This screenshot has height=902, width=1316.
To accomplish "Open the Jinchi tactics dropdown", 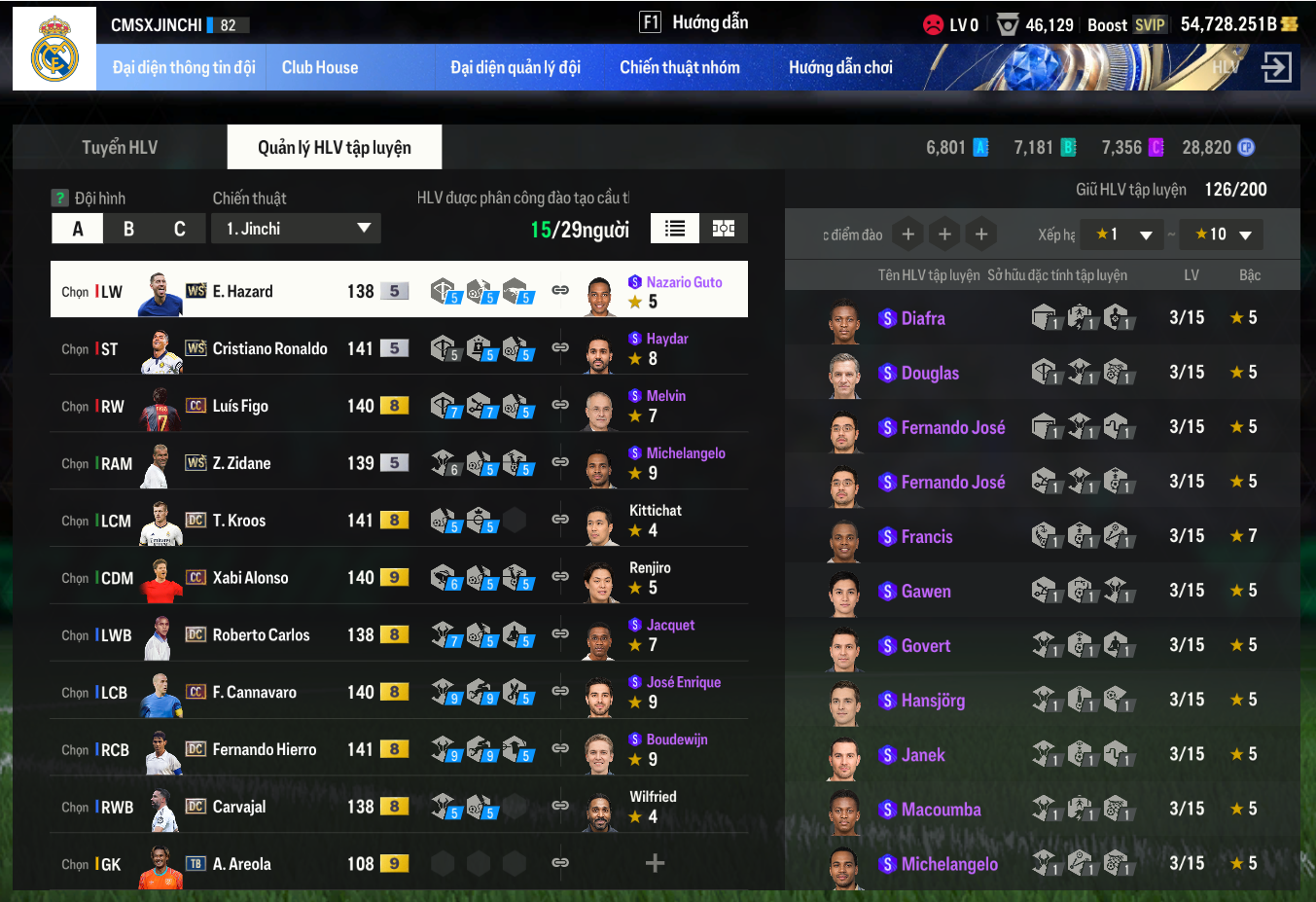I will pyautogui.click(x=296, y=229).
